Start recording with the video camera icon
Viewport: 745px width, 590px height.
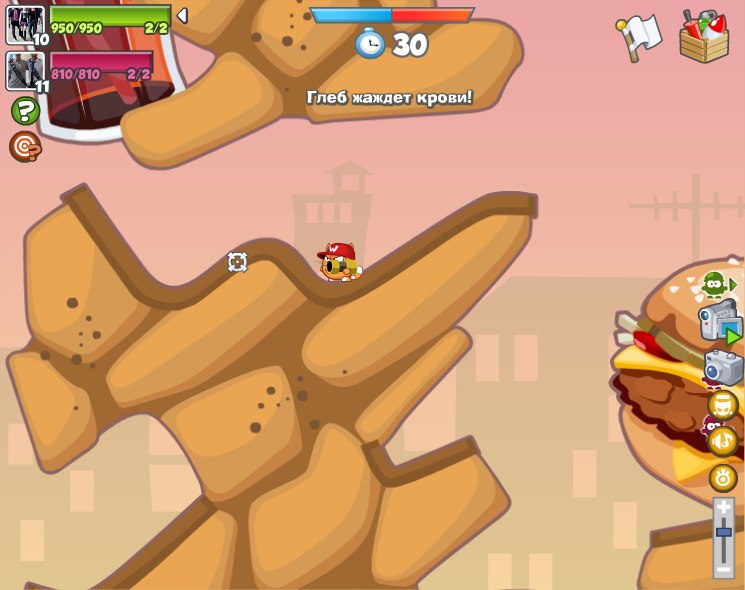click(x=719, y=324)
